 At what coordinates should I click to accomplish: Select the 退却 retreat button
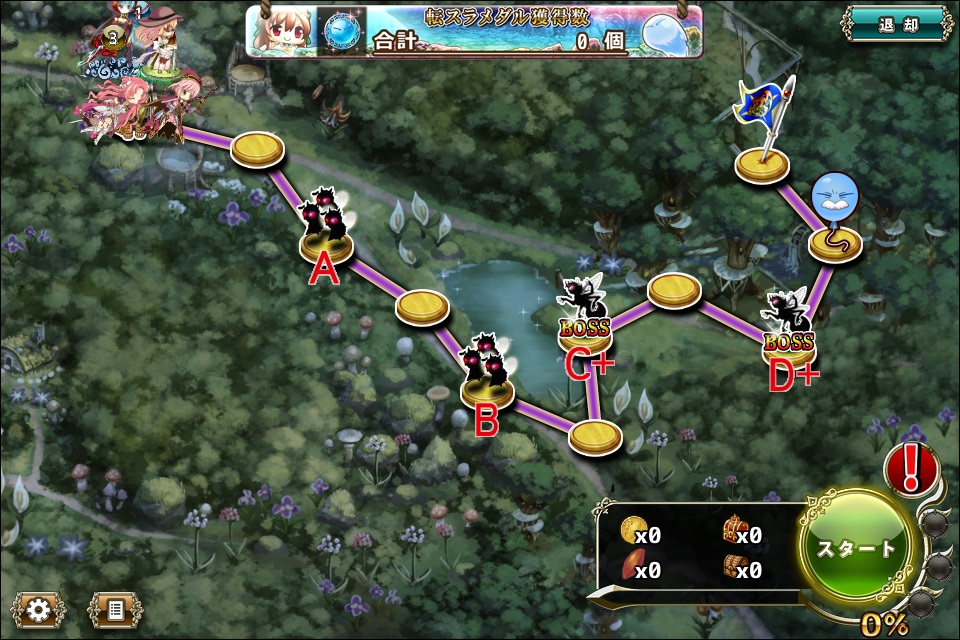tap(896, 25)
